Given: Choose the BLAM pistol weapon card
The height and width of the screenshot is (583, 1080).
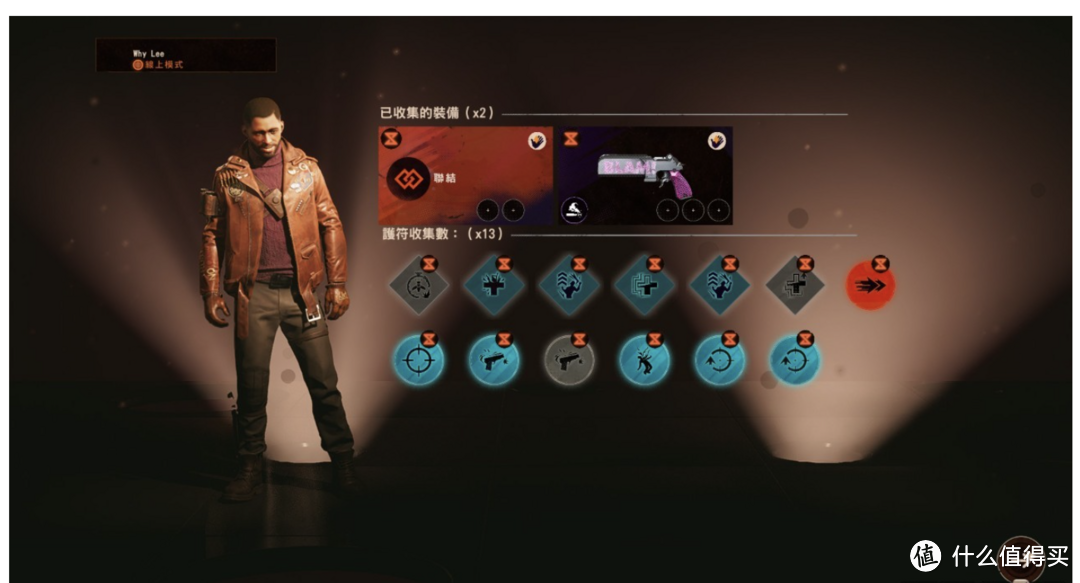Looking at the screenshot, I should coord(644,176).
